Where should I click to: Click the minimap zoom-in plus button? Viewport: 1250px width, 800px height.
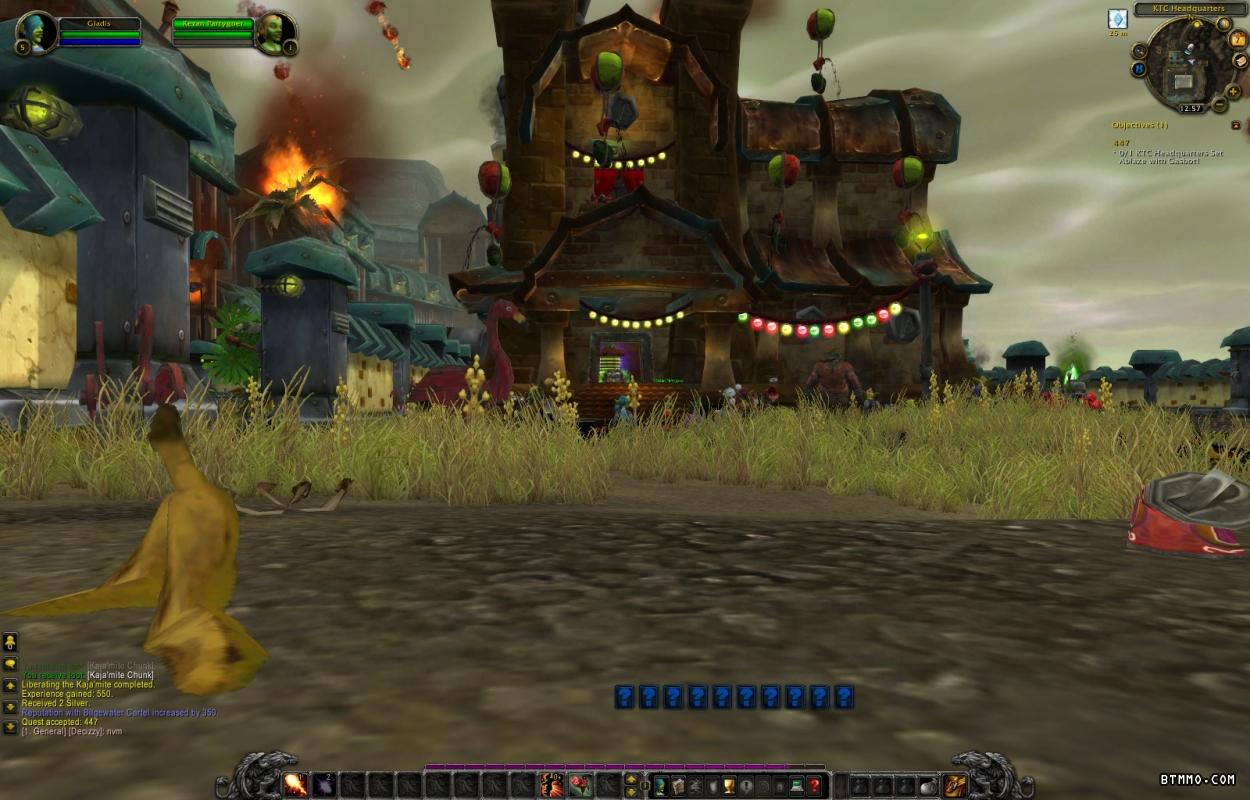1233,91
